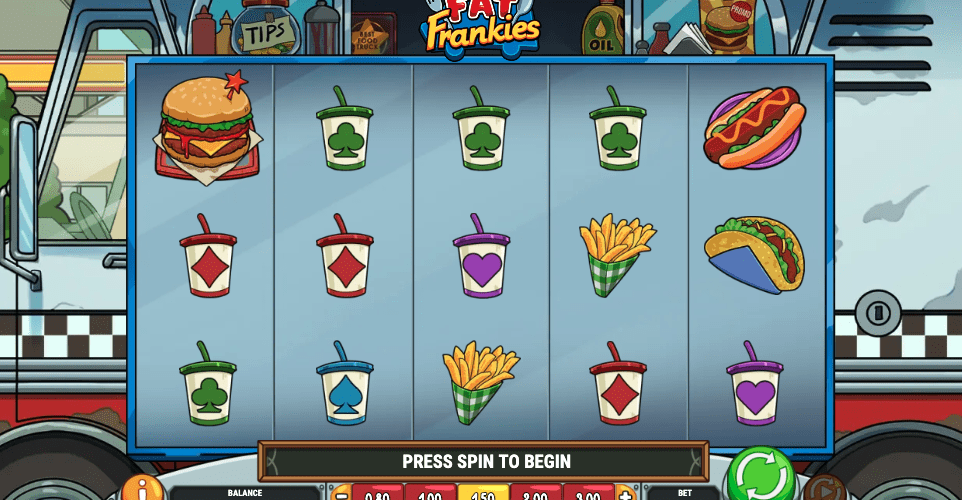962x500 pixels.
Task: Activate the auto play button beside spin
Action: [822, 490]
